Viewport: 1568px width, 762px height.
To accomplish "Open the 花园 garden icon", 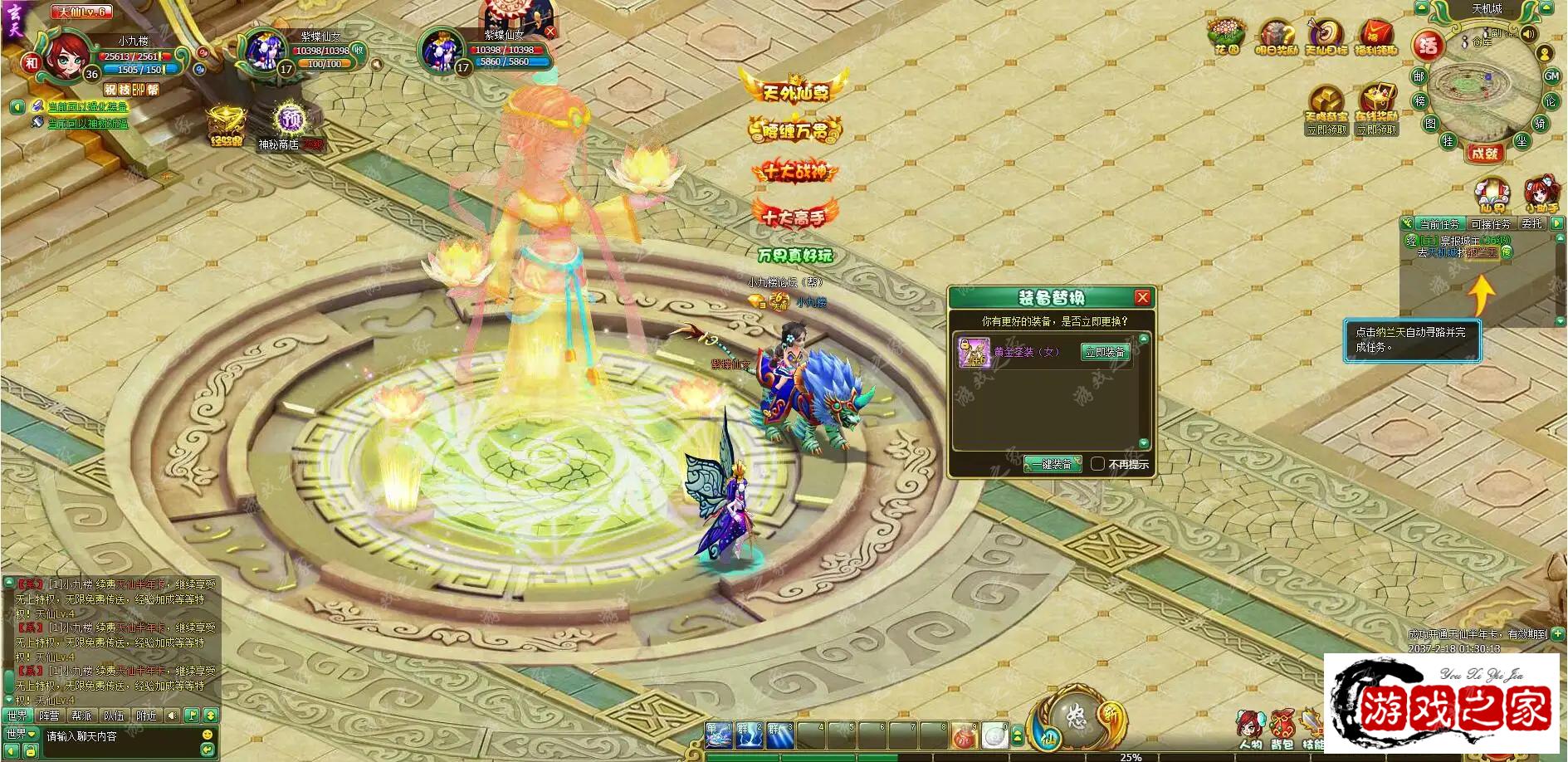I will pyautogui.click(x=1226, y=37).
